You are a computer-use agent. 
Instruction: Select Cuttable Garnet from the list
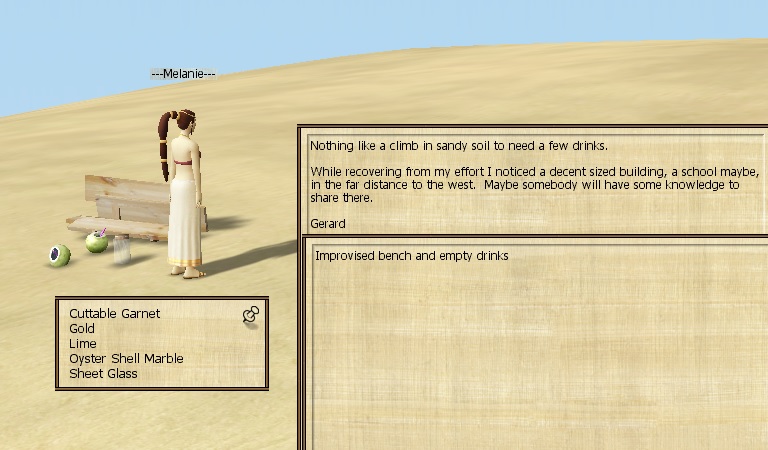tap(114, 313)
